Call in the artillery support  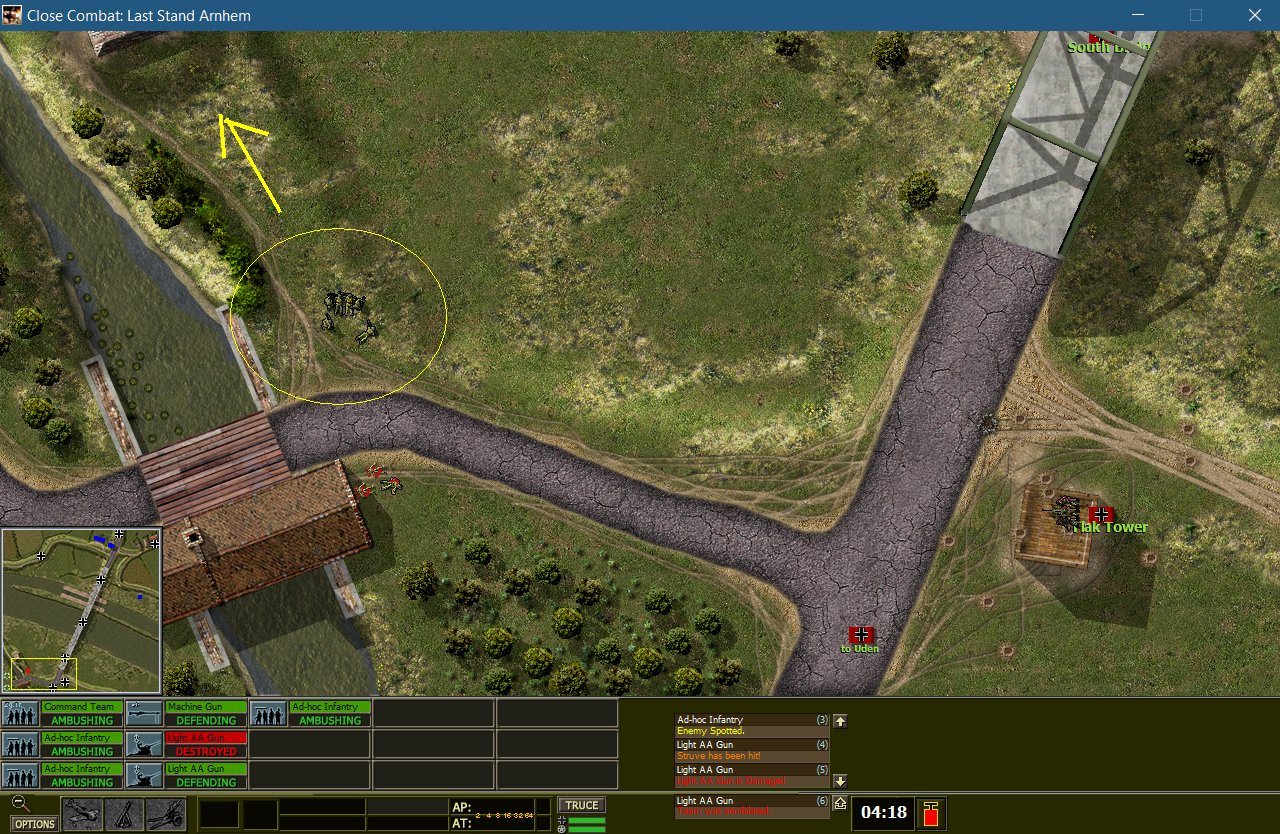coord(166,814)
